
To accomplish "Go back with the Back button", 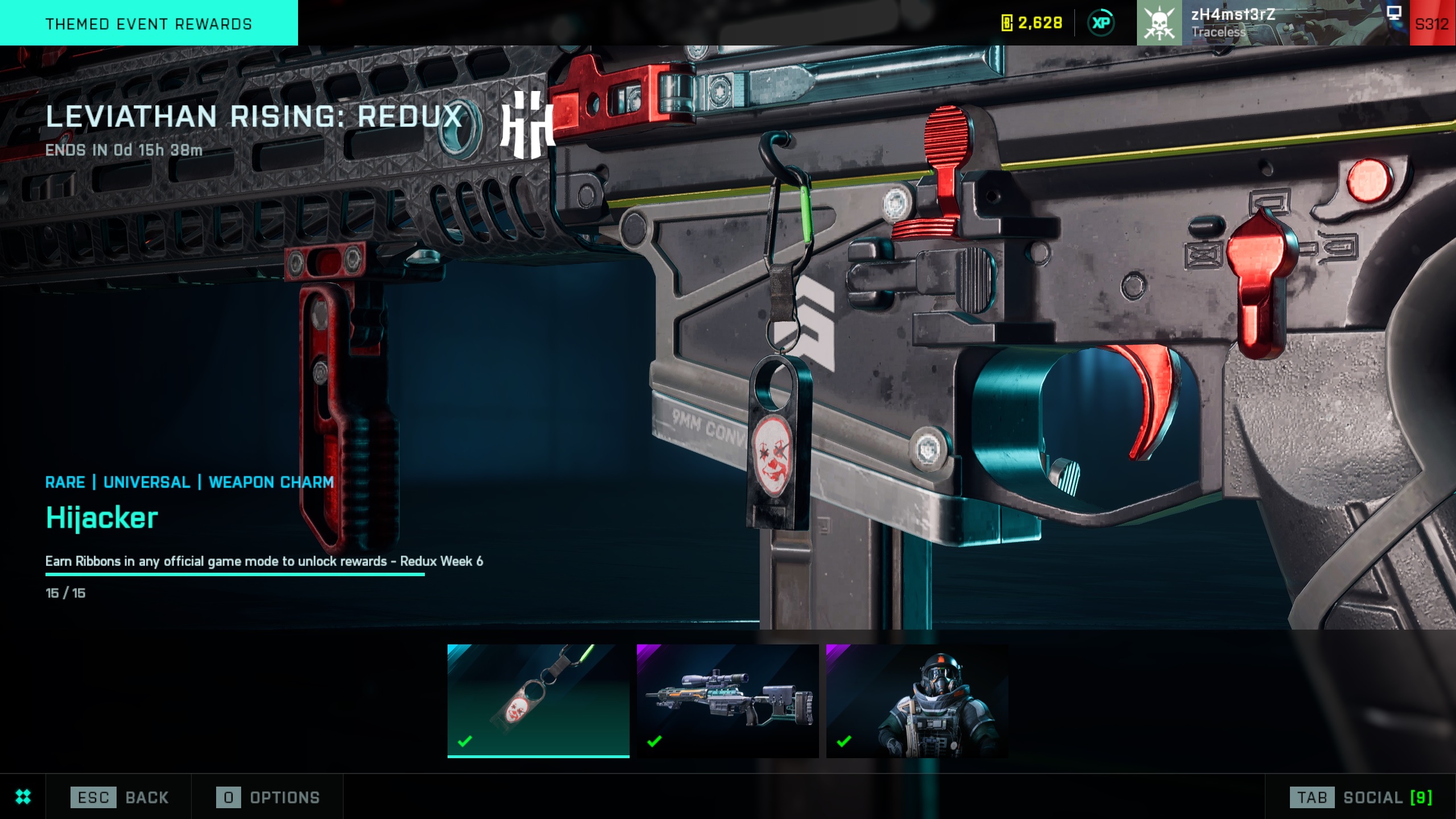I will (119, 797).
